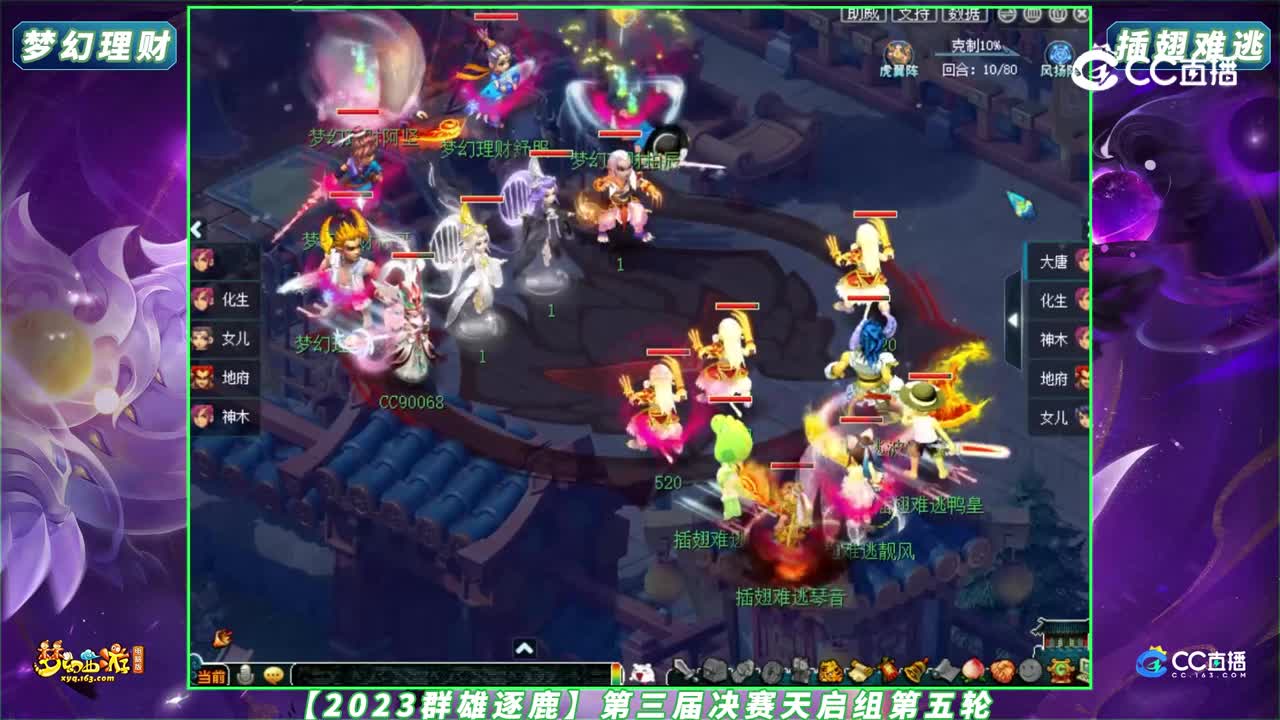The width and height of the screenshot is (1280, 720).
Task: Click the golden bell icon in the bottom toolbar
Action: click(916, 671)
